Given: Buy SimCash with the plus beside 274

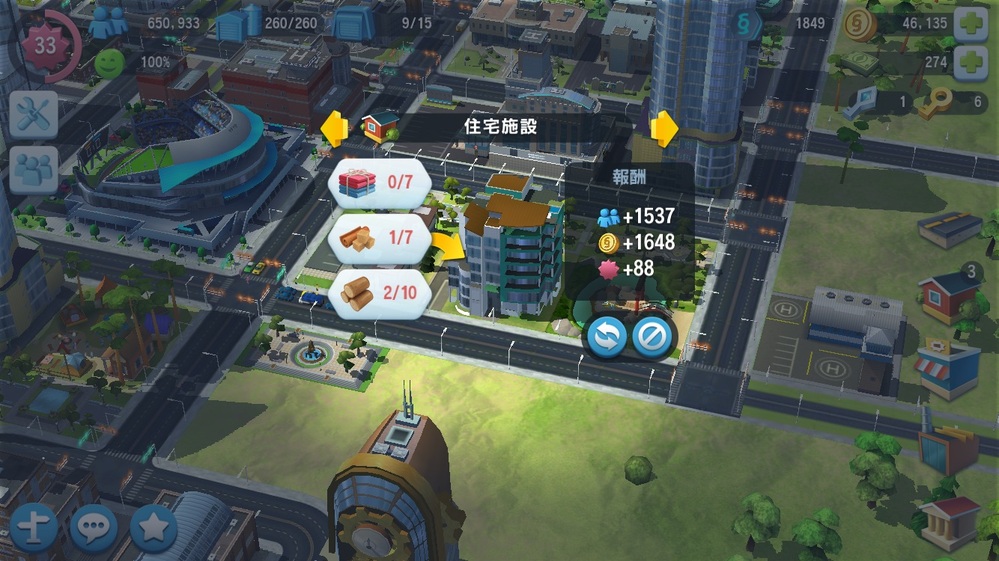Looking at the screenshot, I should [x=971, y=63].
